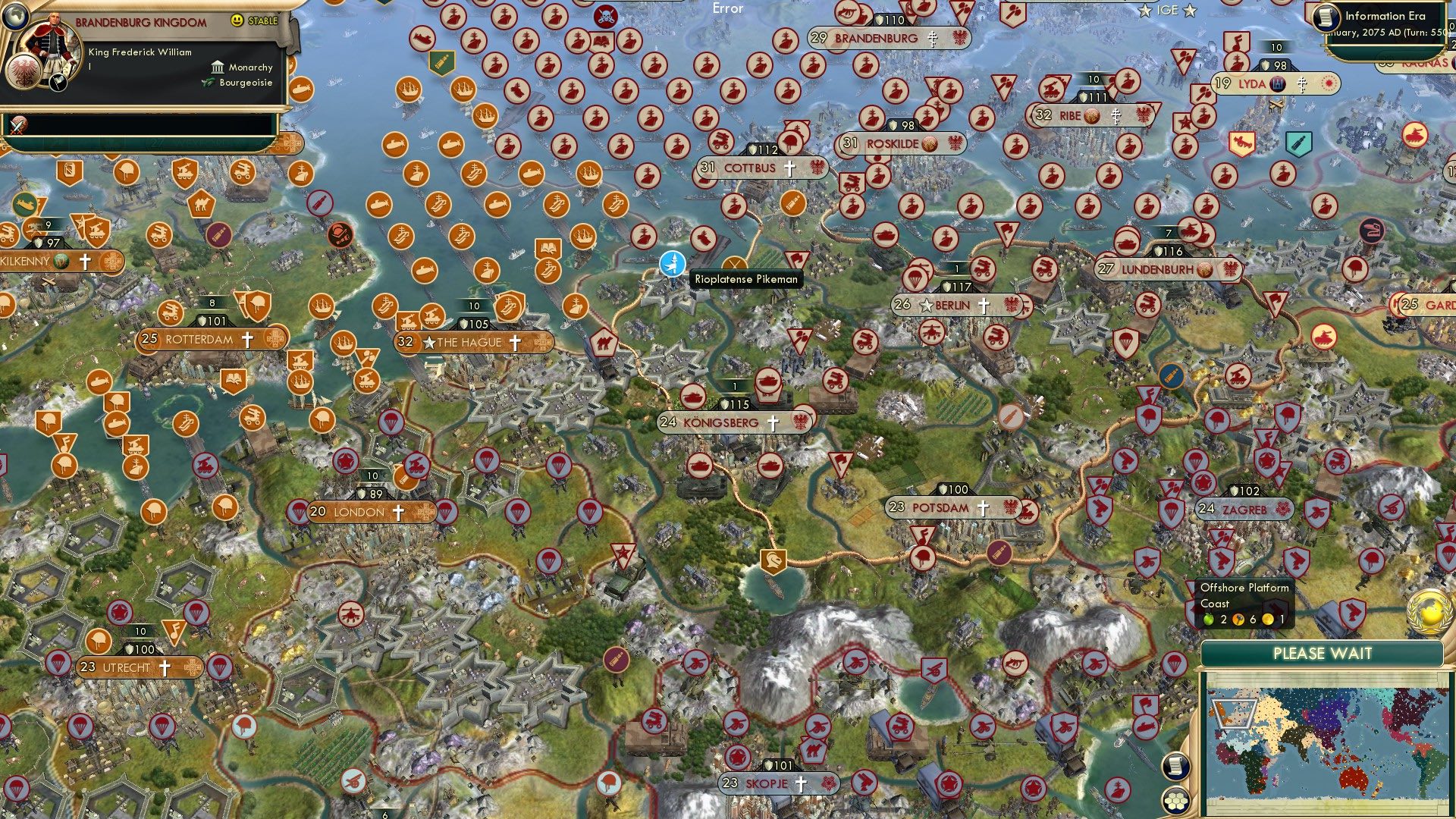Click the PLEASE WAIT banner
This screenshot has height=819, width=1456.
1325,652
